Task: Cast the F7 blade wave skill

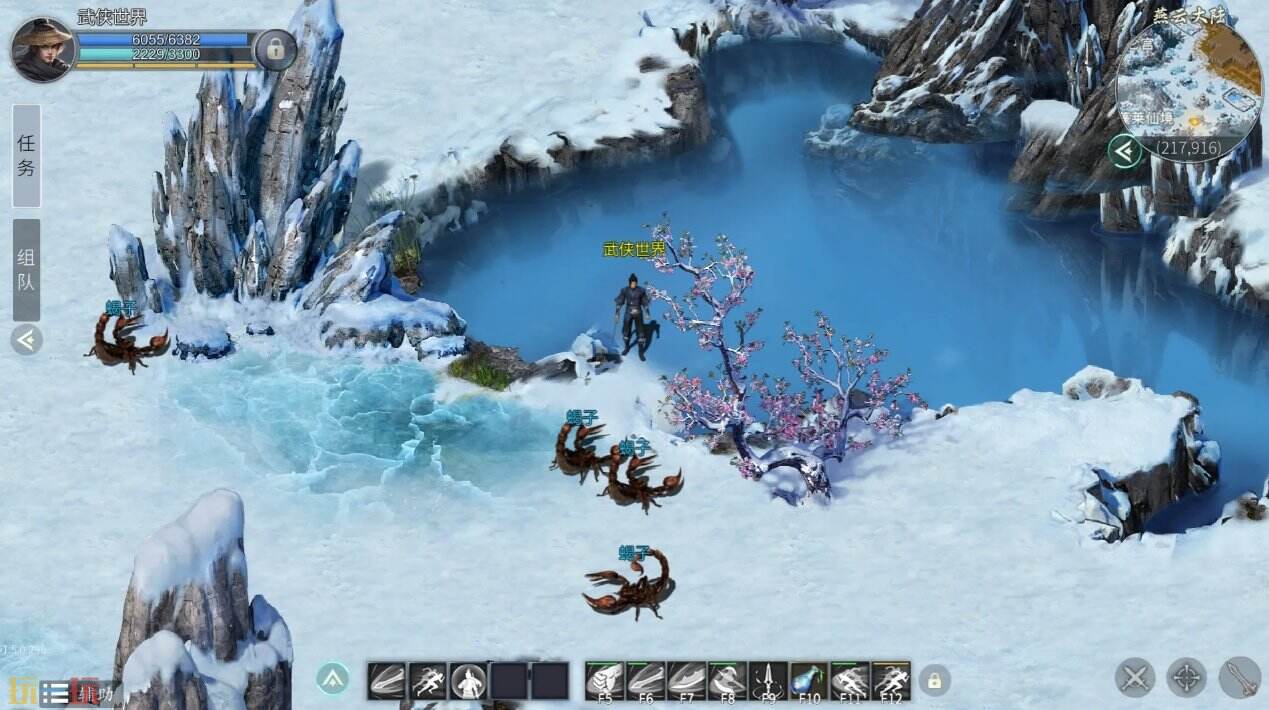Action: [x=686, y=681]
